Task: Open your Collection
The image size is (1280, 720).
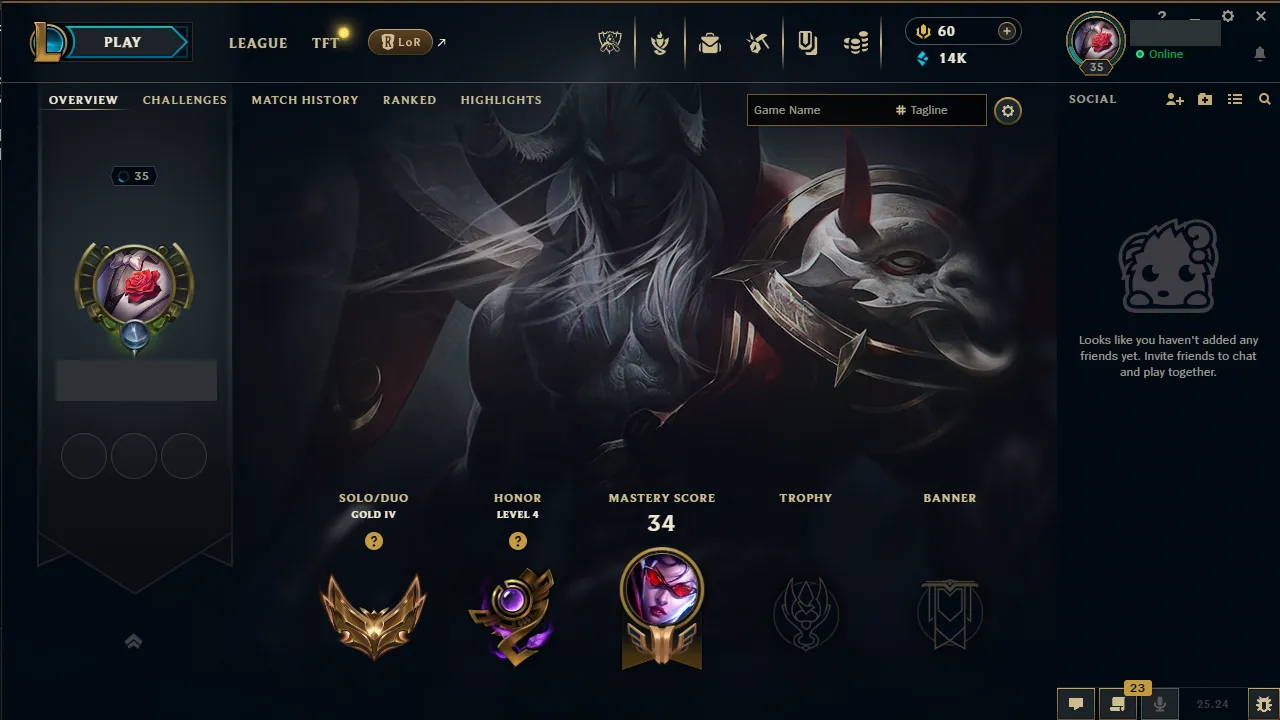Action: coord(807,42)
